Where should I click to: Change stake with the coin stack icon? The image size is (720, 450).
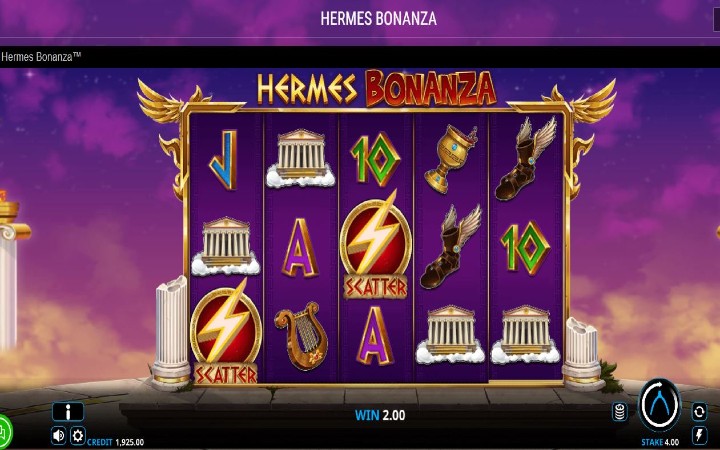pos(620,412)
